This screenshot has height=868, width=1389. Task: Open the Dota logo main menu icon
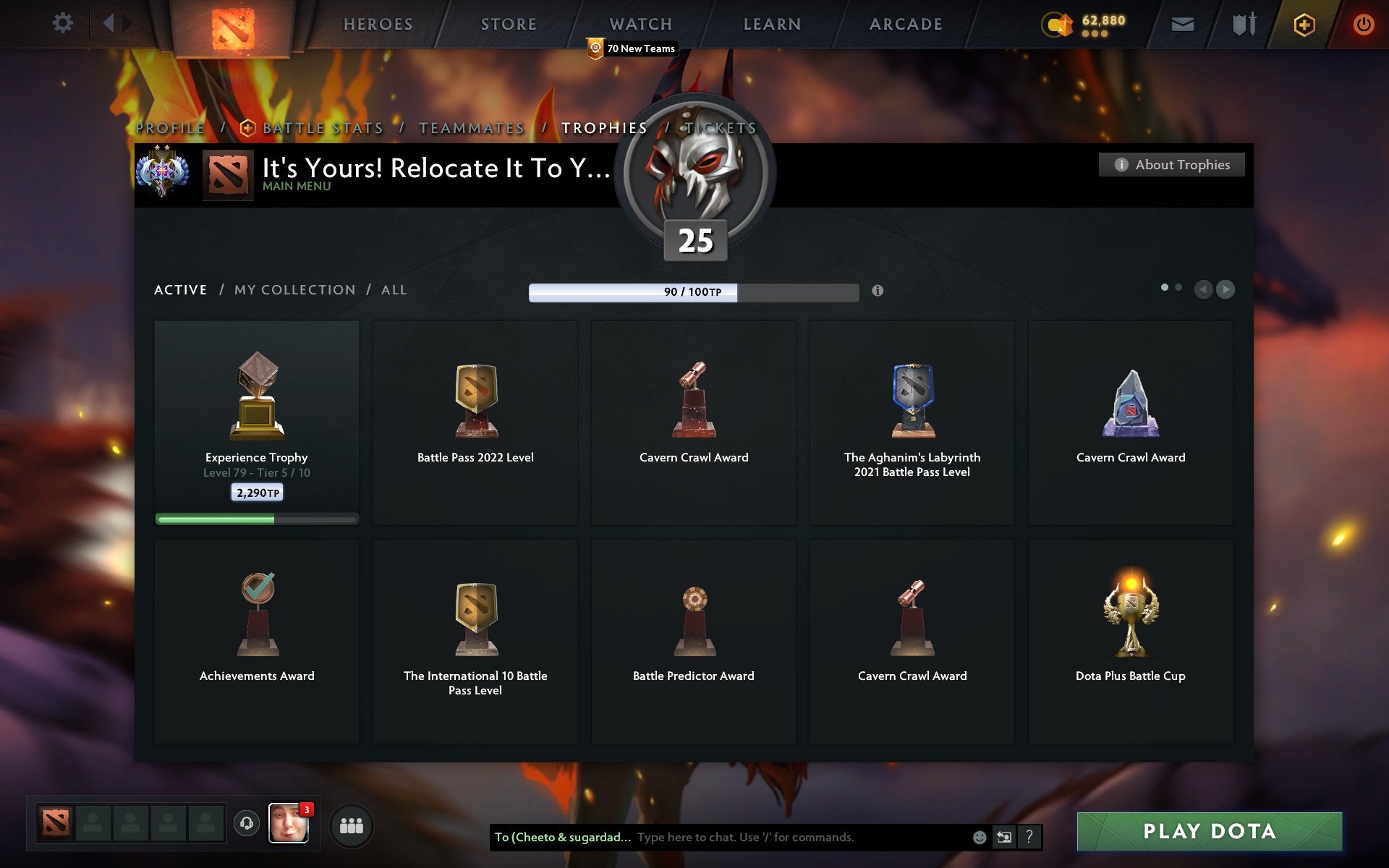point(233,24)
